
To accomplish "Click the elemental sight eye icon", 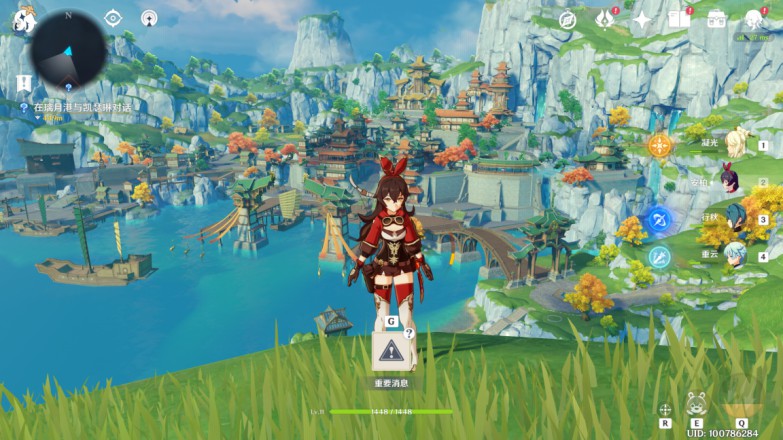I will (x=113, y=18).
